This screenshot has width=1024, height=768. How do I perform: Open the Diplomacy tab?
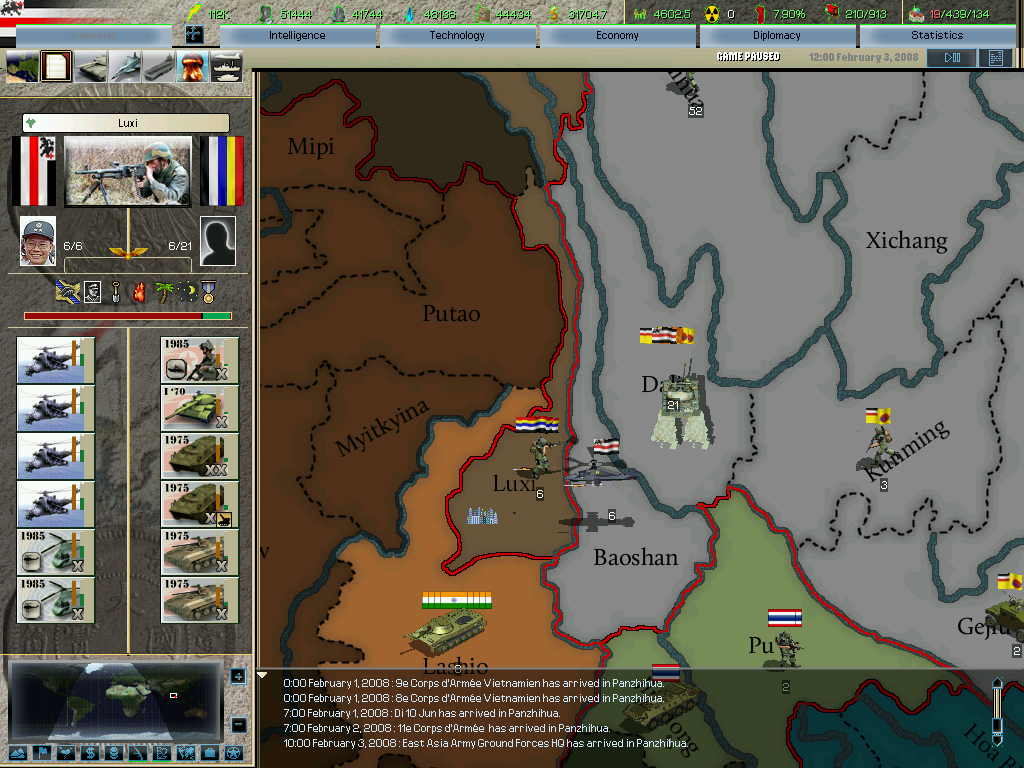(777, 35)
